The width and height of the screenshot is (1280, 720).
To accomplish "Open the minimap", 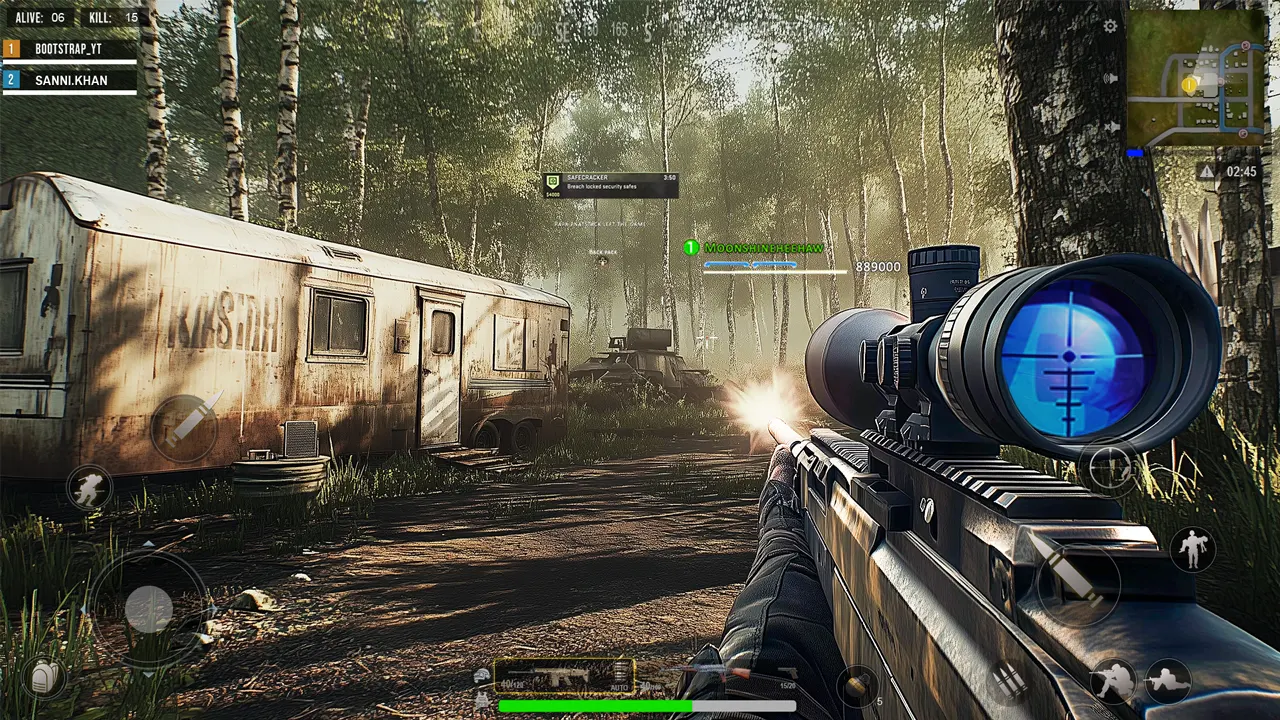I will tap(1196, 78).
